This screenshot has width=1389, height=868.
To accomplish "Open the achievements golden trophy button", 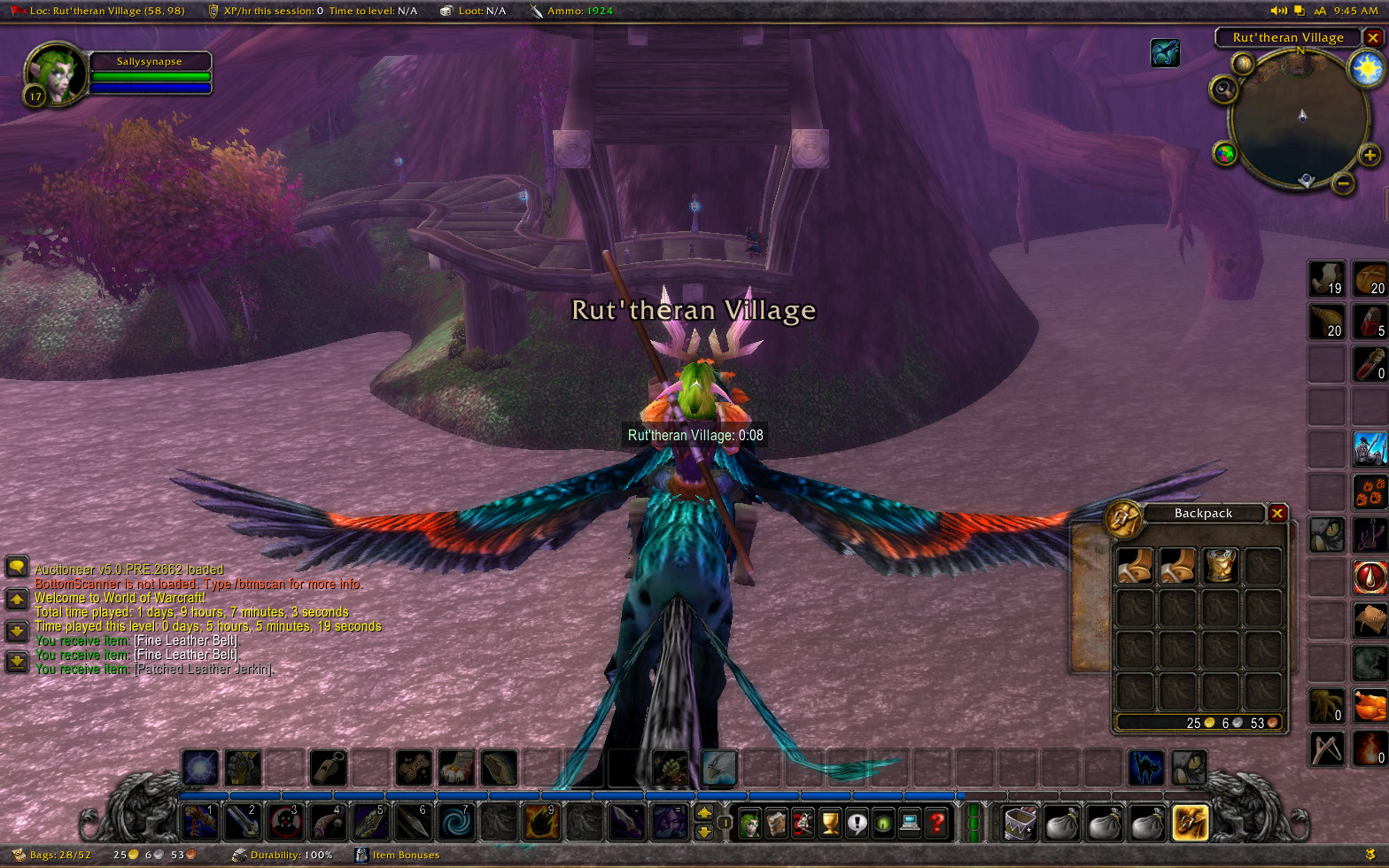I will click(x=830, y=824).
